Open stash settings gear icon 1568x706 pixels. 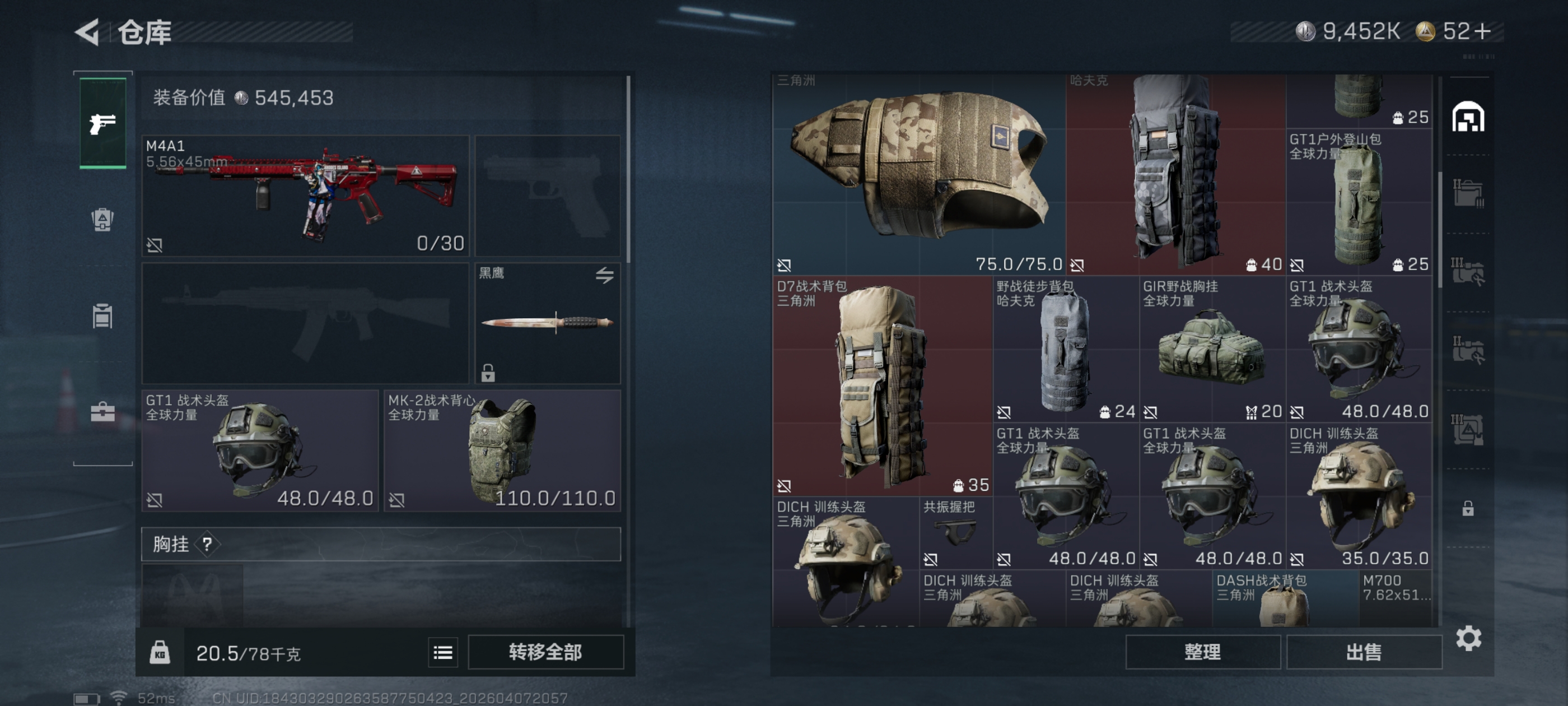click(x=1468, y=638)
